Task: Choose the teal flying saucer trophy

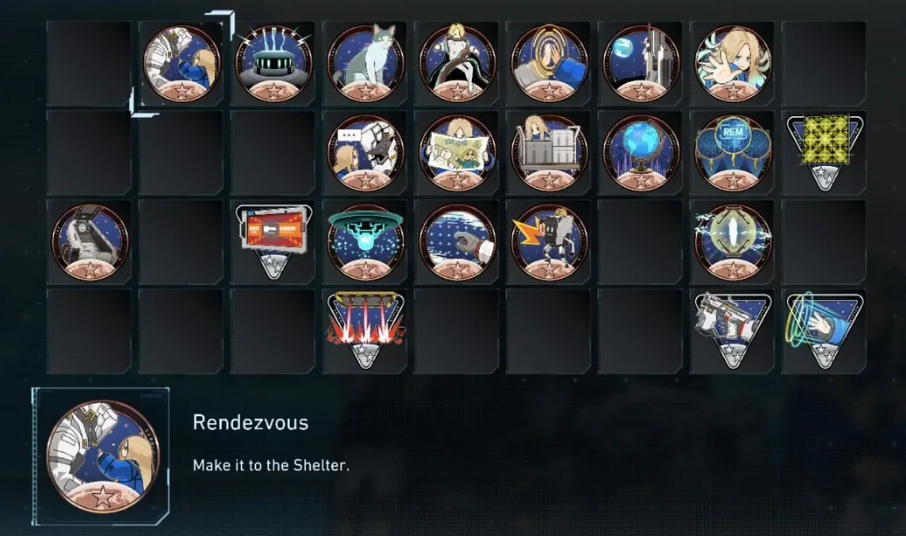Action: point(365,242)
